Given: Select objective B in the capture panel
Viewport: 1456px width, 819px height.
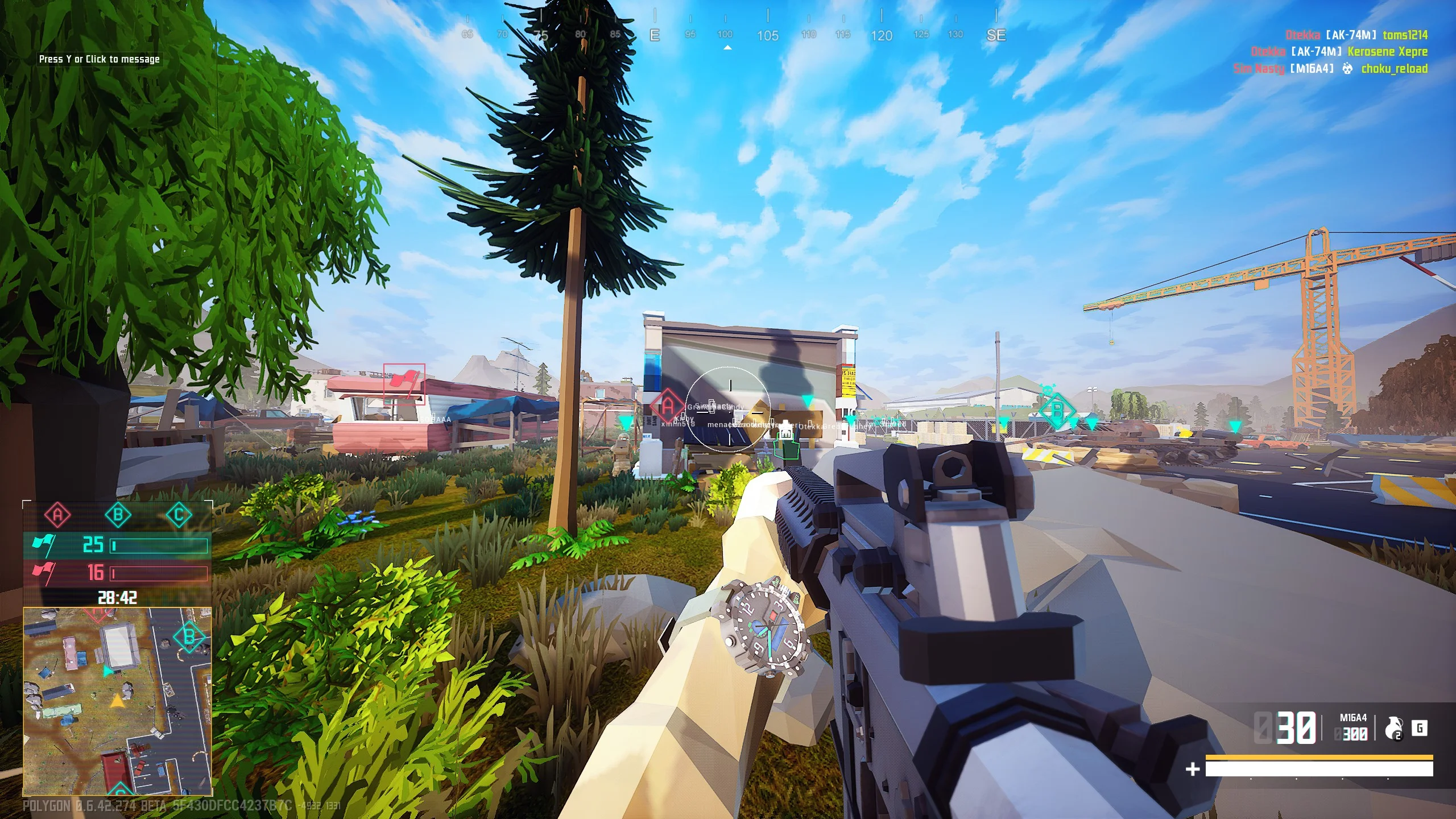Looking at the screenshot, I should tap(118, 515).
